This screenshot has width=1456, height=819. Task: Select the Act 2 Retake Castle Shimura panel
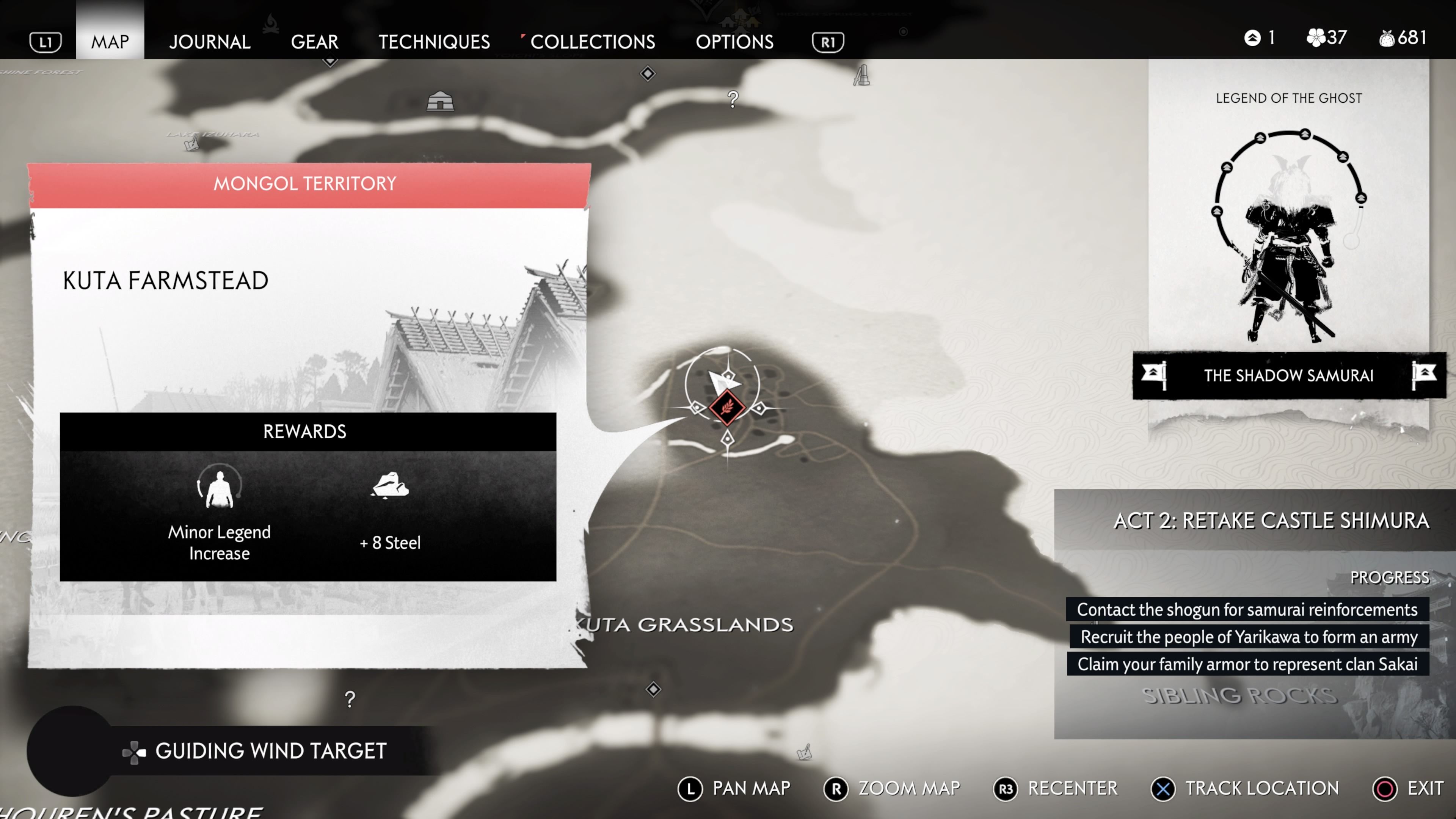pos(1271,521)
